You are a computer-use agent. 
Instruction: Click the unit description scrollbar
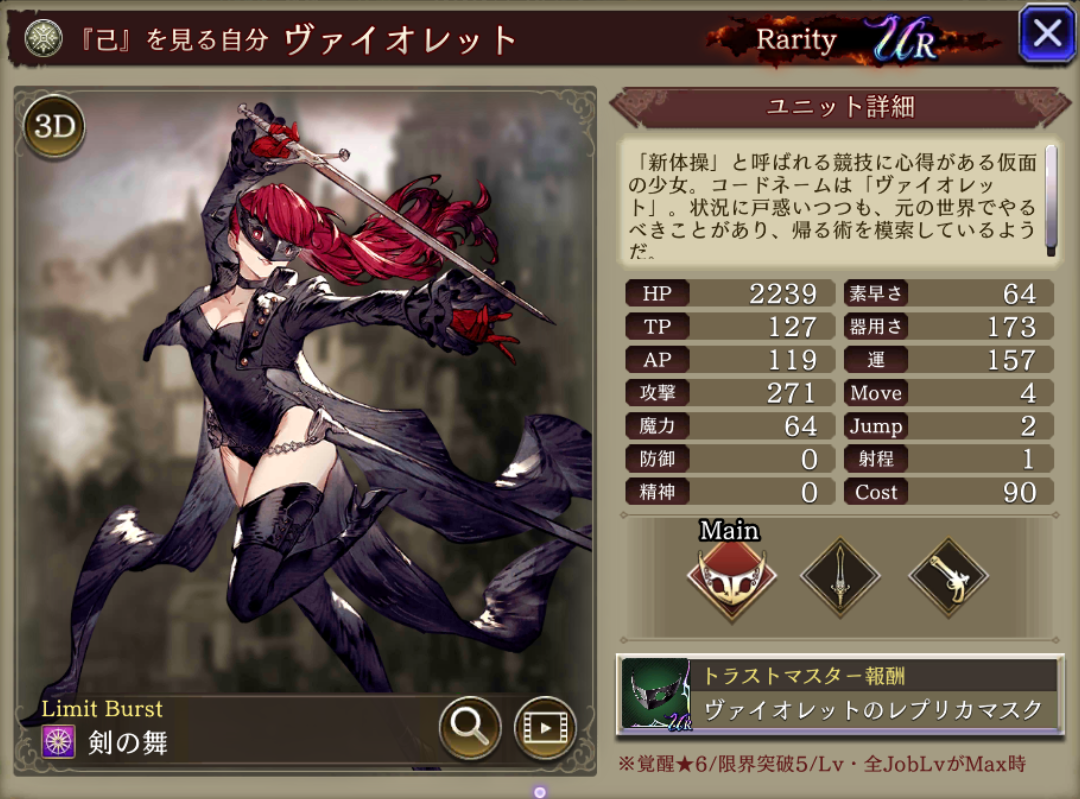(x=1051, y=200)
